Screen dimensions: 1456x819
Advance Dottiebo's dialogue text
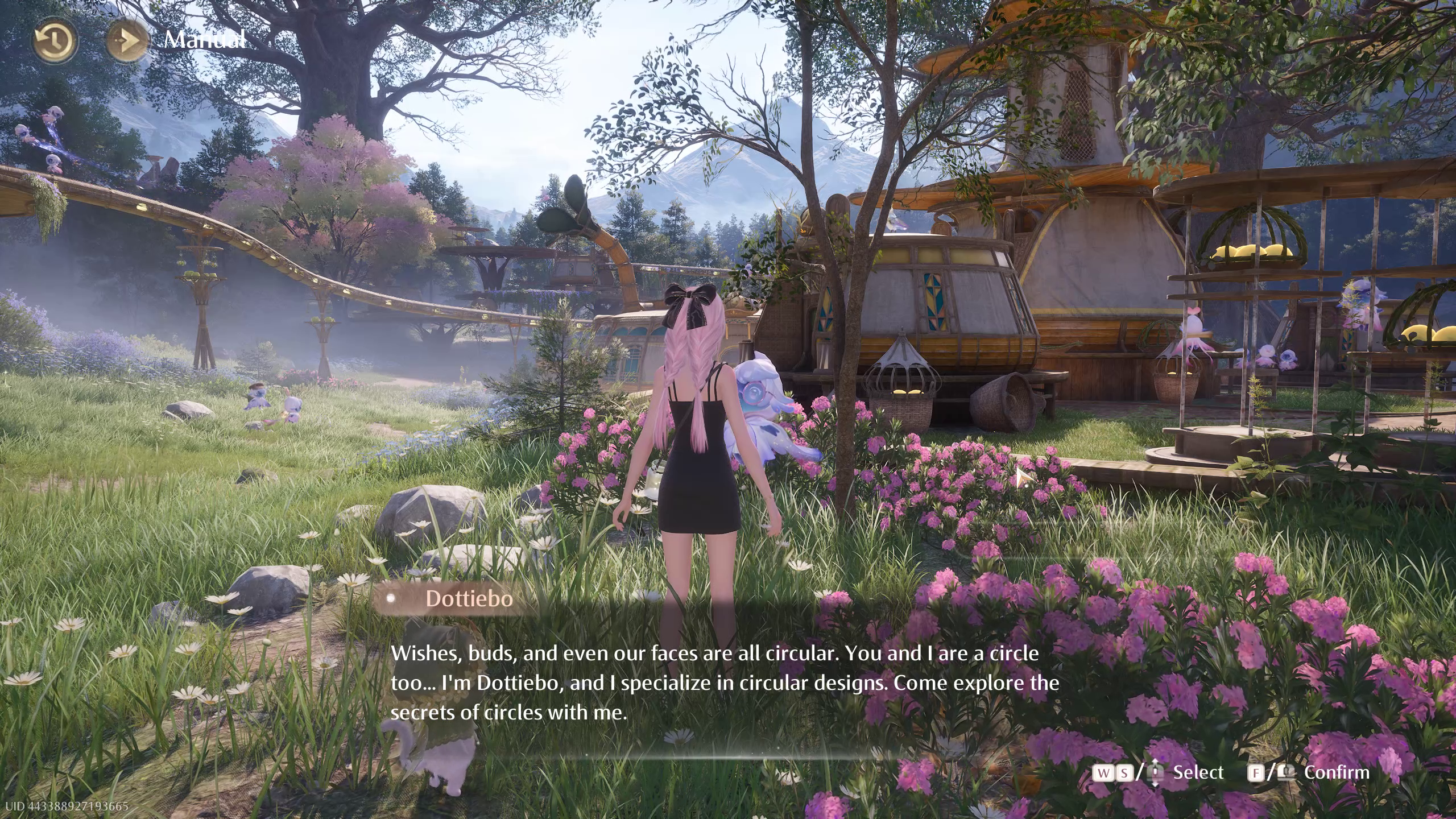[x=723, y=682]
